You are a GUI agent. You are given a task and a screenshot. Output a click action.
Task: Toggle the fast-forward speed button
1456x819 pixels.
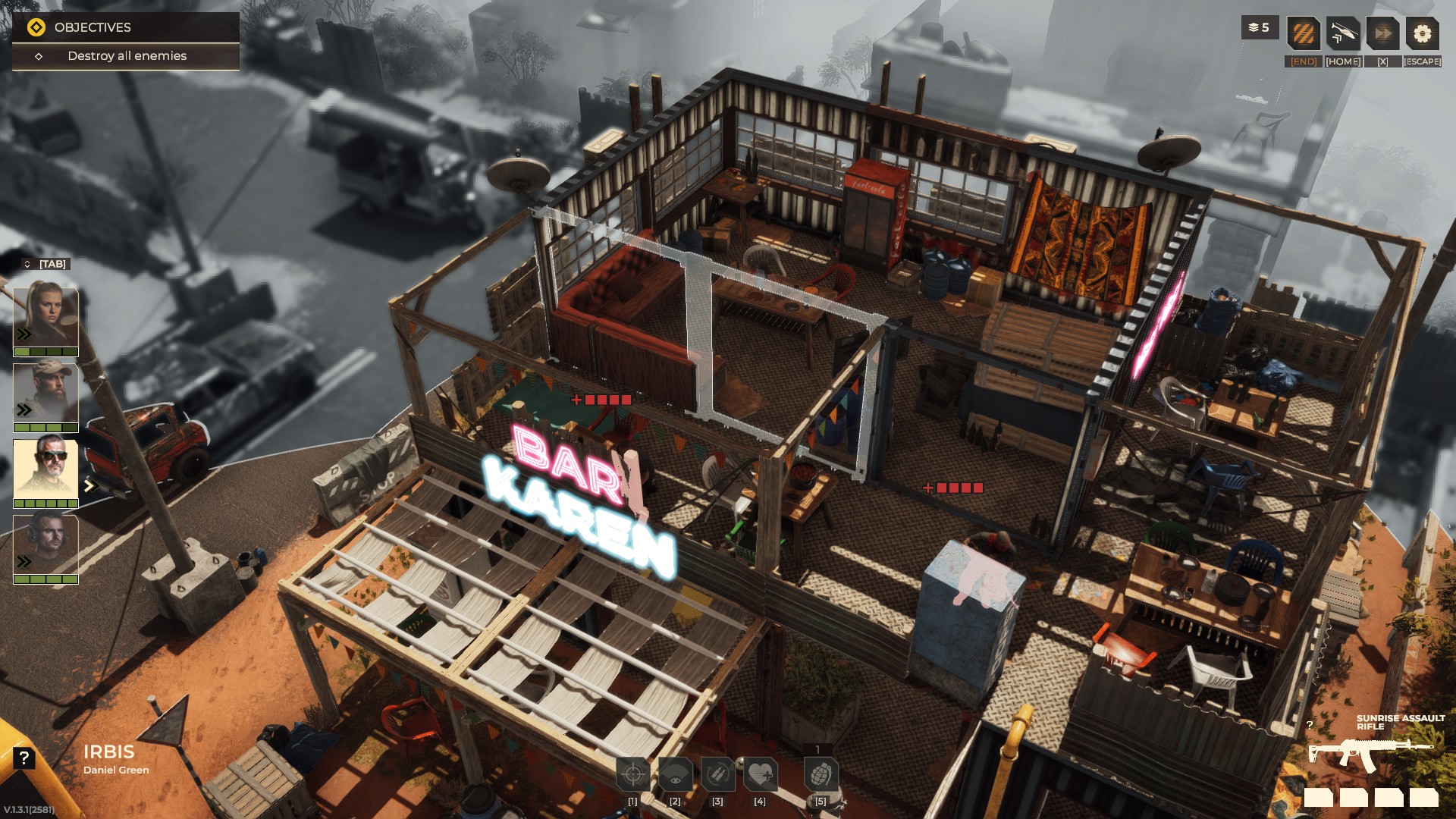tap(1382, 34)
